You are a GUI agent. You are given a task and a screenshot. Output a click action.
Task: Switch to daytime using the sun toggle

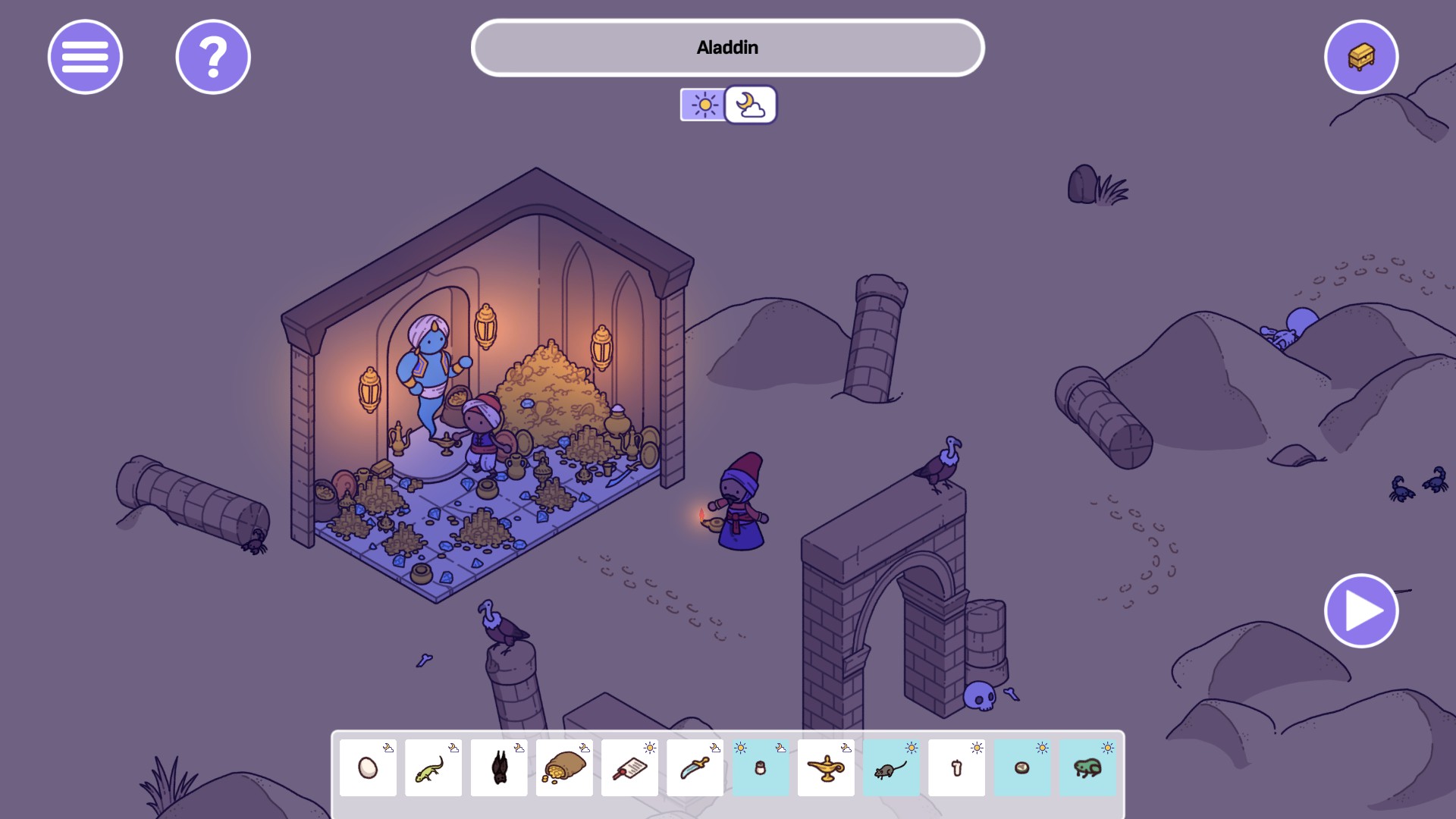(x=704, y=105)
